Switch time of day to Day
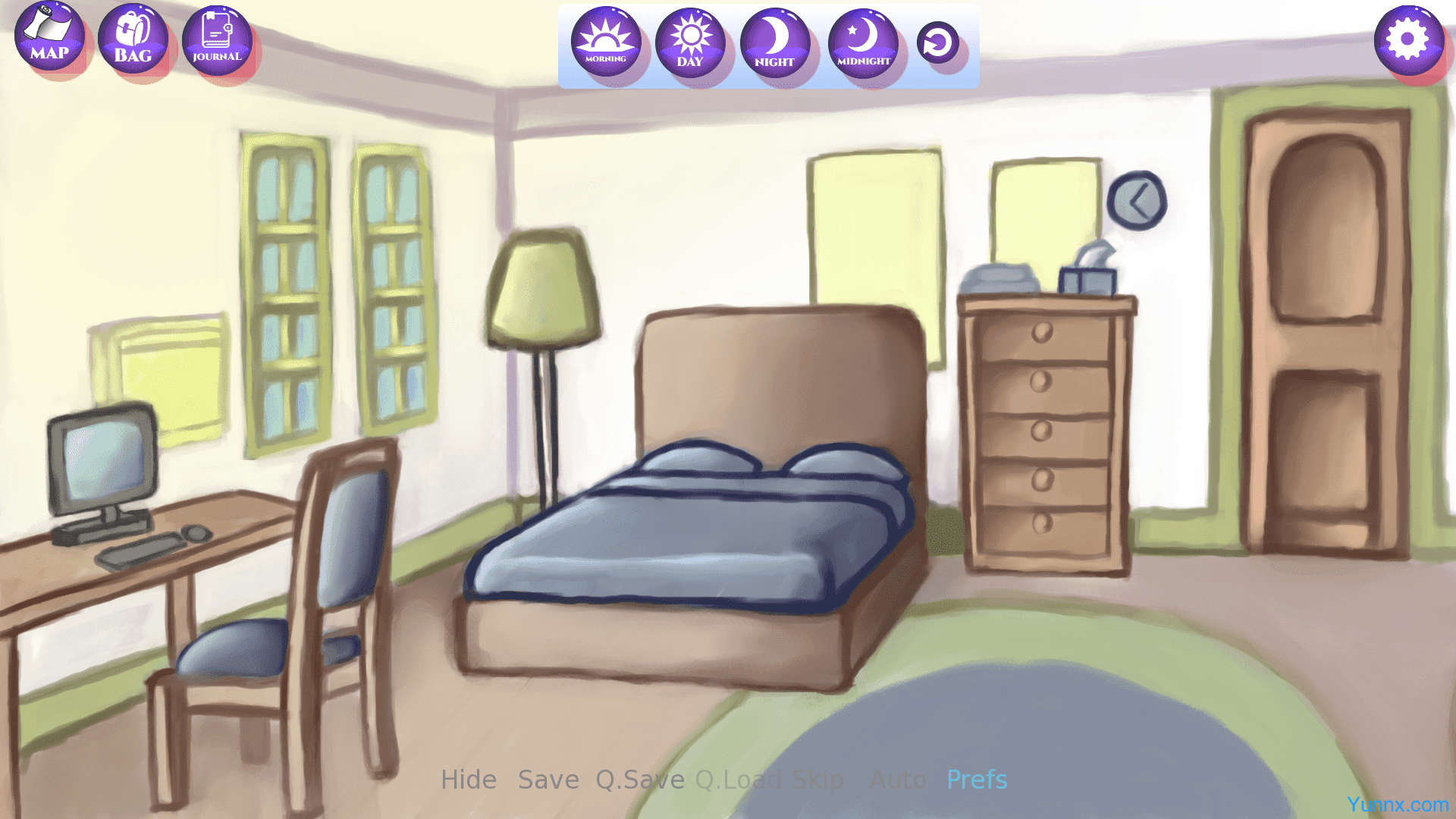 [x=690, y=43]
